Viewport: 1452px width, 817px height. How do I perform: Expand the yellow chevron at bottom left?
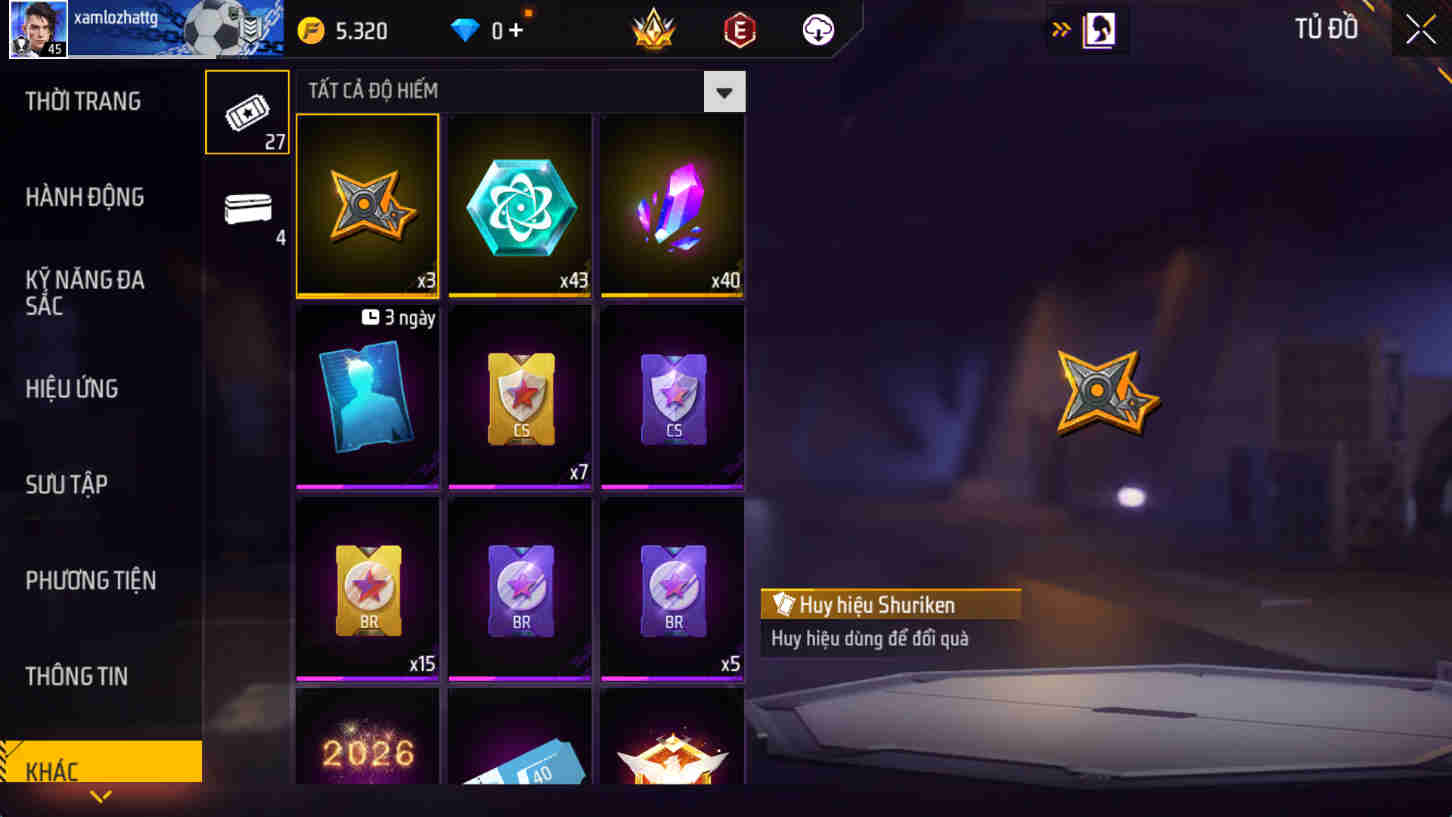click(97, 798)
